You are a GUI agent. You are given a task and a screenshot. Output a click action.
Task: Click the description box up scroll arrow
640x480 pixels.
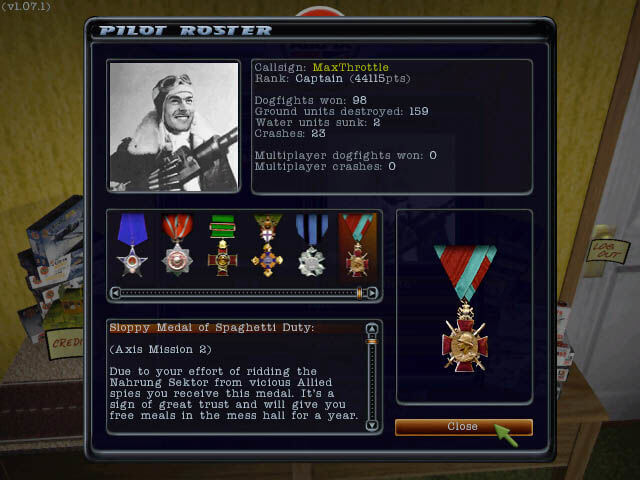[x=373, y=327]
